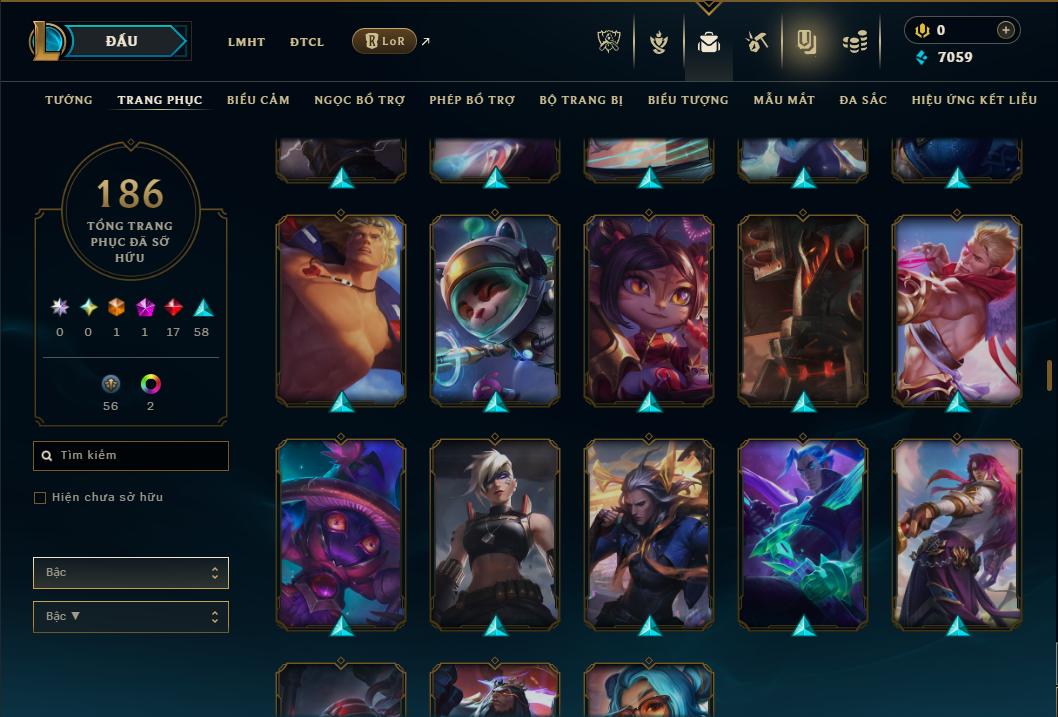The width and height of the screenshot is (1058, 717).
Task: Launch the LoR shortcut button
Action: point(385,41)
